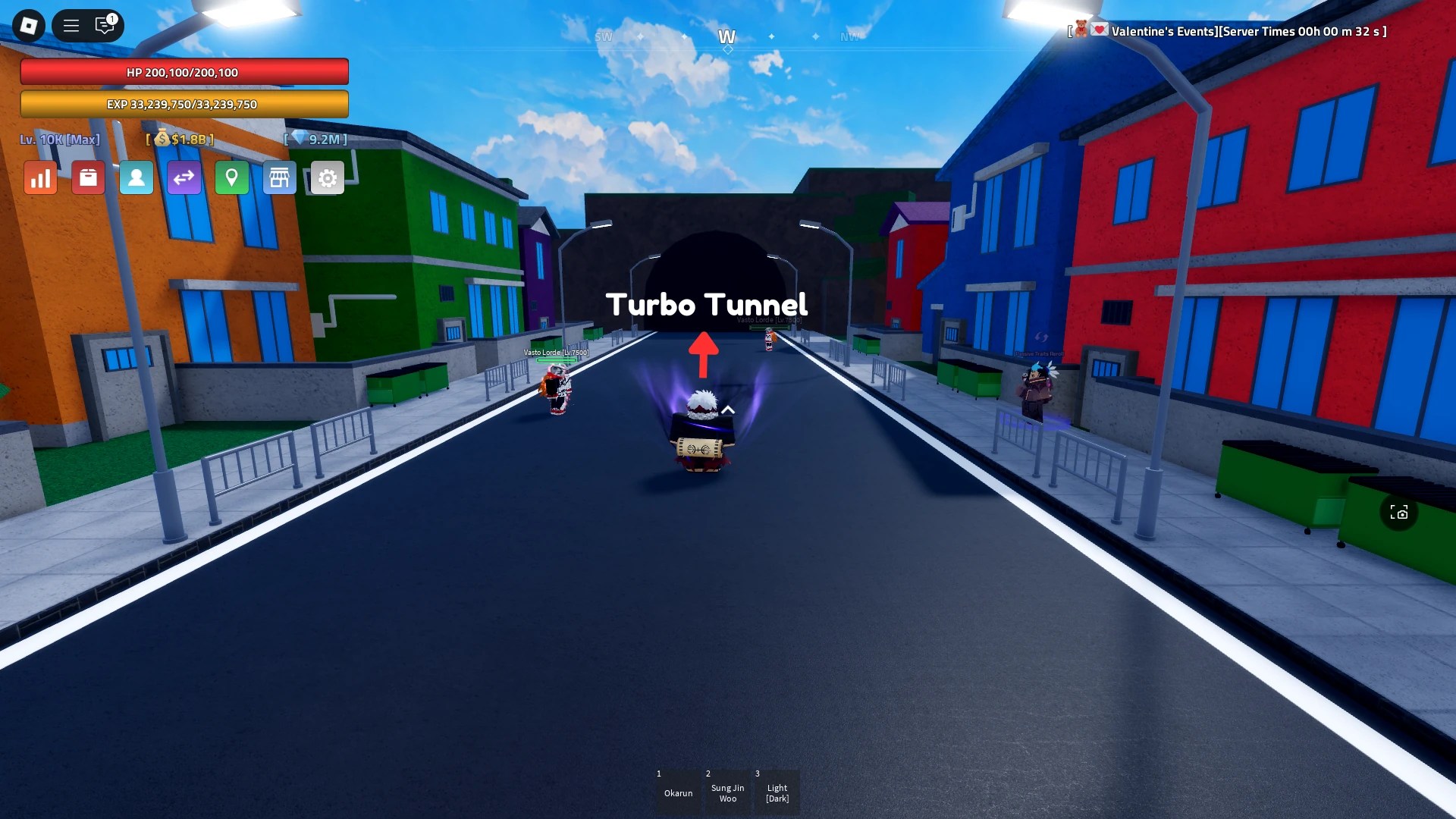Click the Lv. 10K [Max] level label
The height and width of the screenshot is (819, 1456).
click(61, 139)
